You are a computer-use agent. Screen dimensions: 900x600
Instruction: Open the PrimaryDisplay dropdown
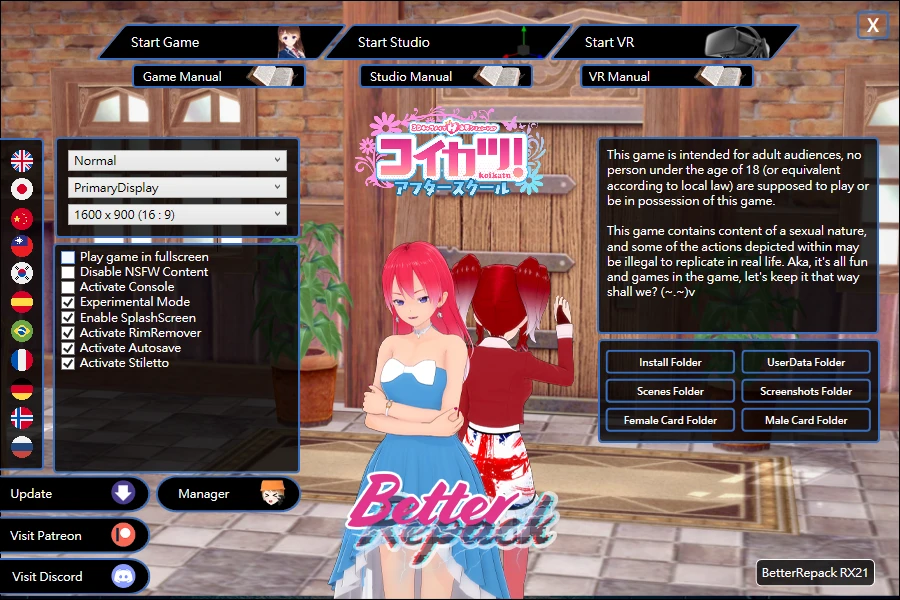coord(178,187)
